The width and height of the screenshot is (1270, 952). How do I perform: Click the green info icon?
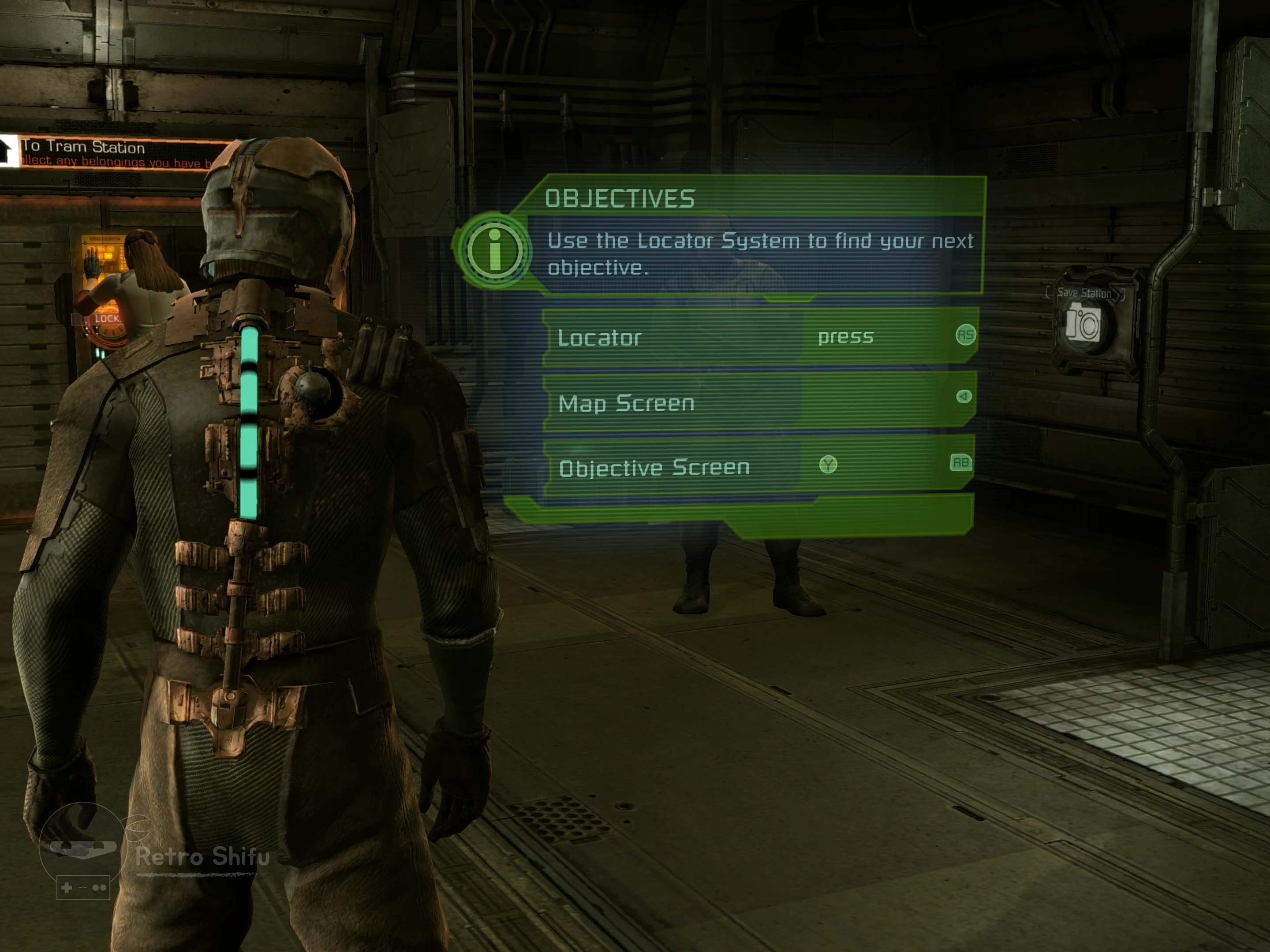point(494,251)
